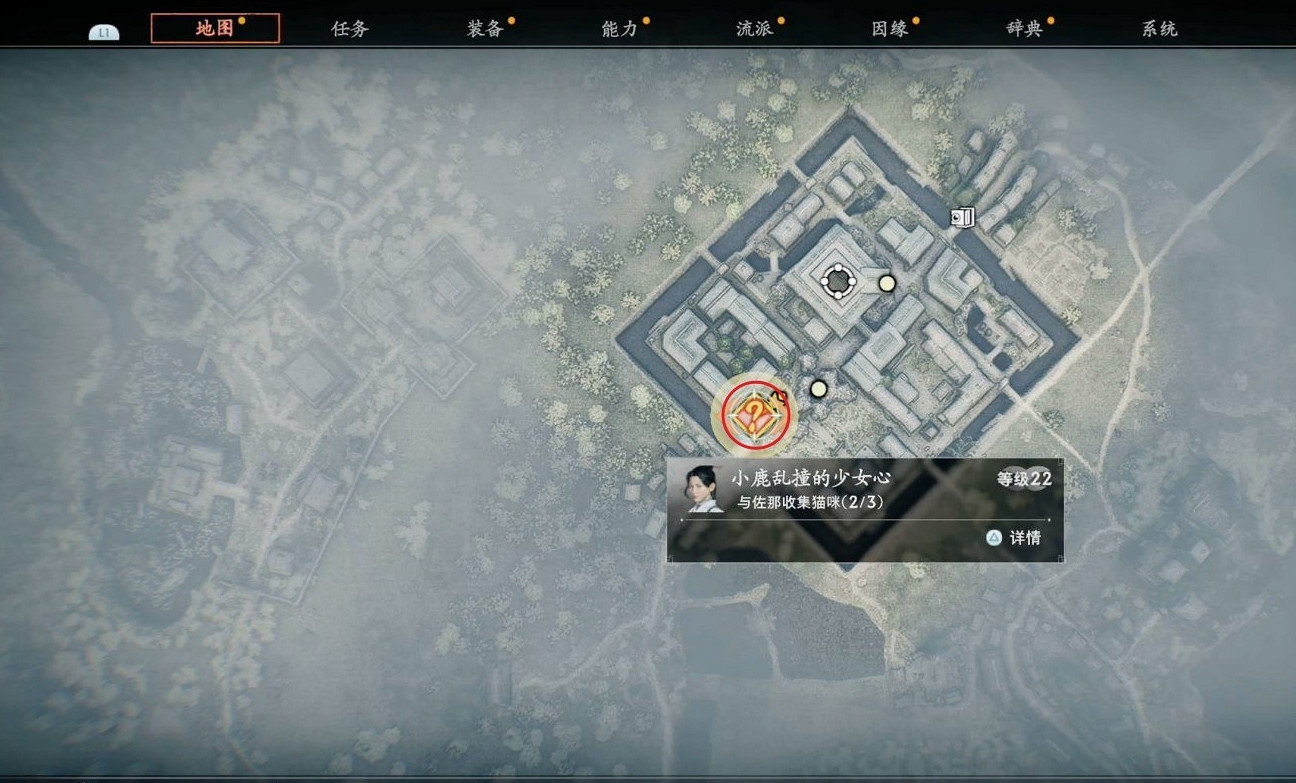The height and width of the screenshot is (783, 1296).
Task: Switch to the 任务 tab
Action: 351,29
